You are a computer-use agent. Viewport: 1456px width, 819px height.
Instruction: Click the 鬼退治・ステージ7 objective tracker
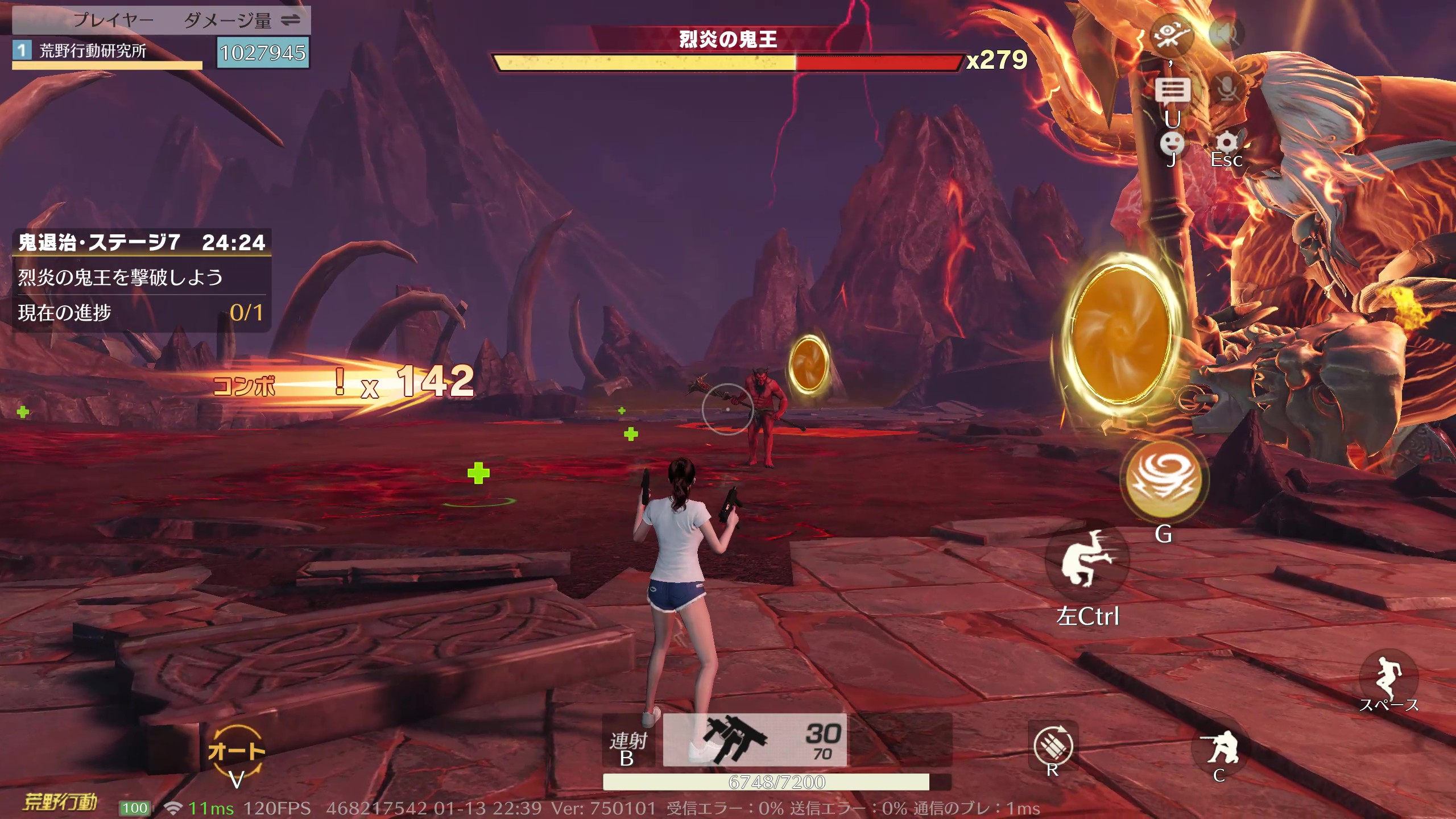click(141, 243)
